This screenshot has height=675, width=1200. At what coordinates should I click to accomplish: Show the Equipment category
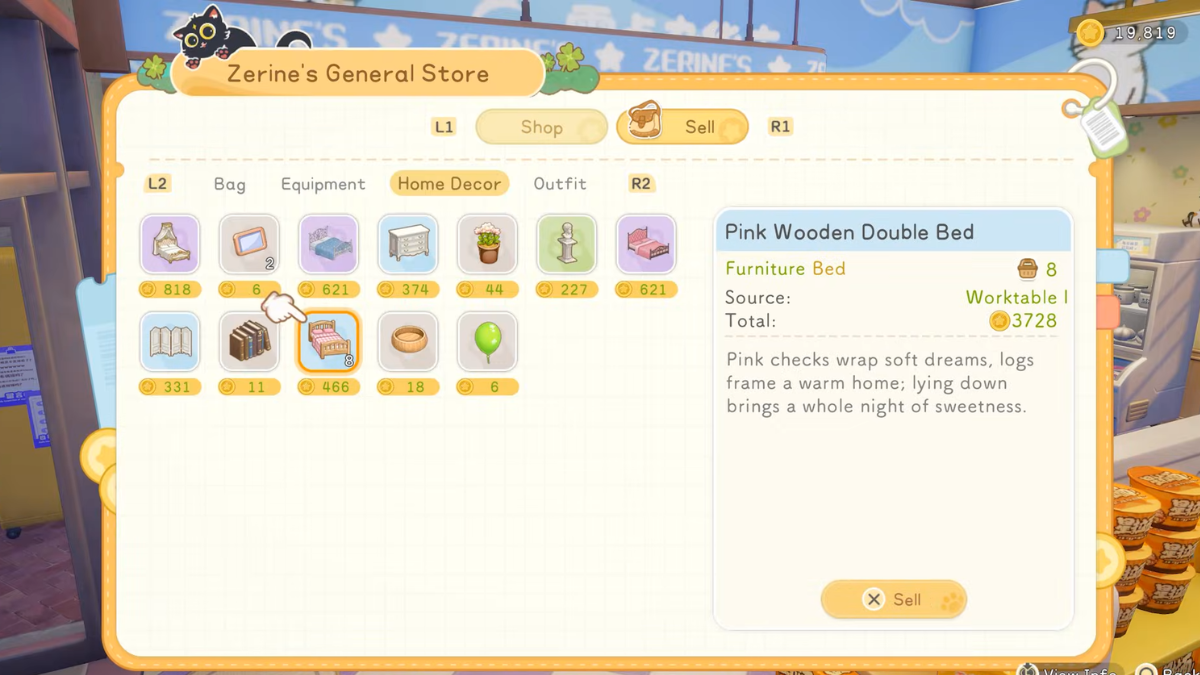[x=323, y=184]
